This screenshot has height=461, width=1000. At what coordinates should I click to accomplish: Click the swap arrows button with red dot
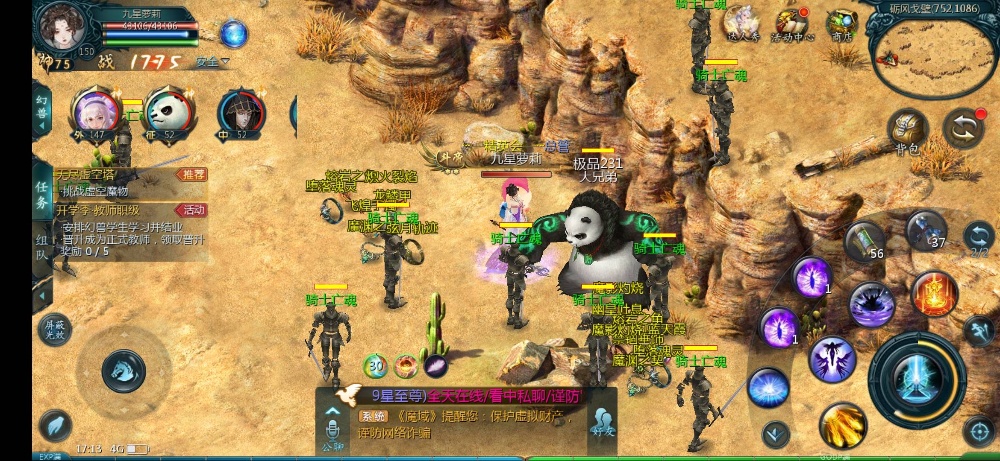[x=964, y=128]
